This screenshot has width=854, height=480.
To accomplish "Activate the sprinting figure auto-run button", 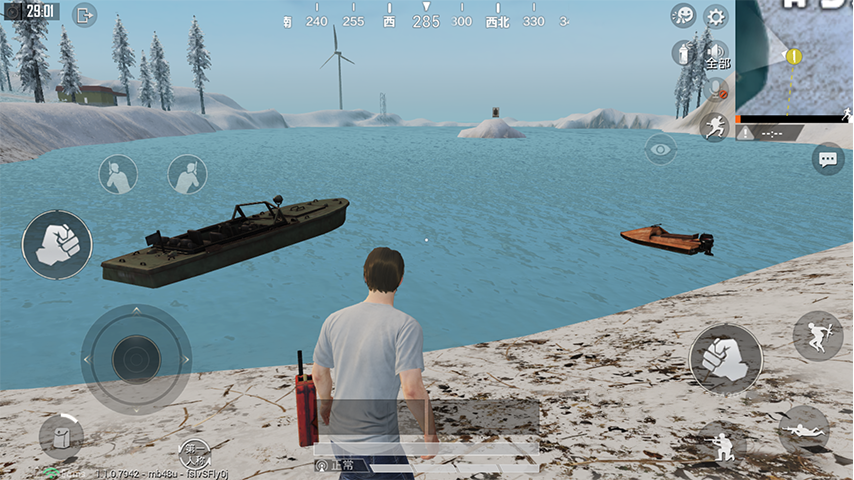I will pyautogui.click(x=714, y=126).
